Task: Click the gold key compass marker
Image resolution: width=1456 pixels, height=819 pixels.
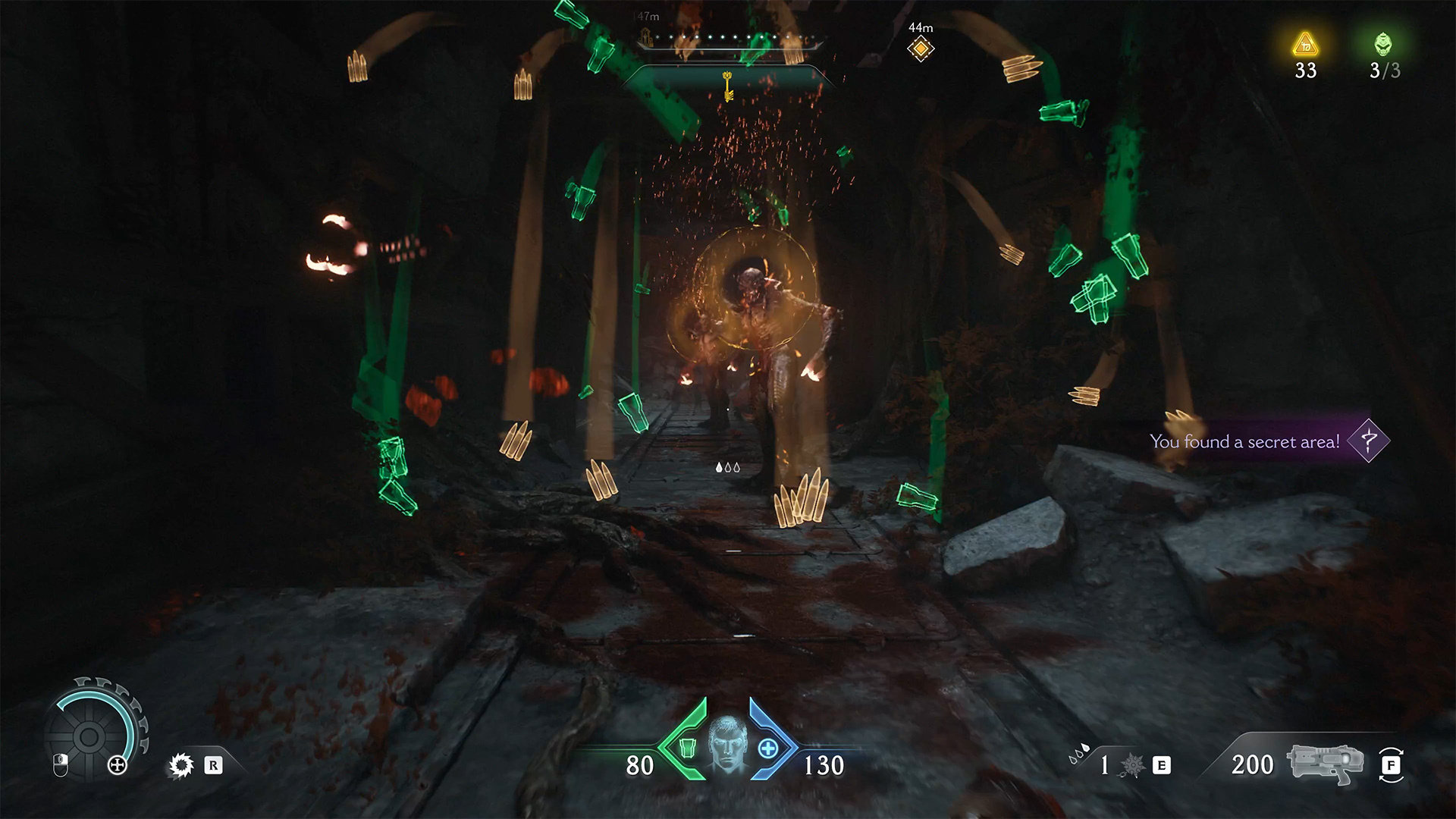Action: 728,86
